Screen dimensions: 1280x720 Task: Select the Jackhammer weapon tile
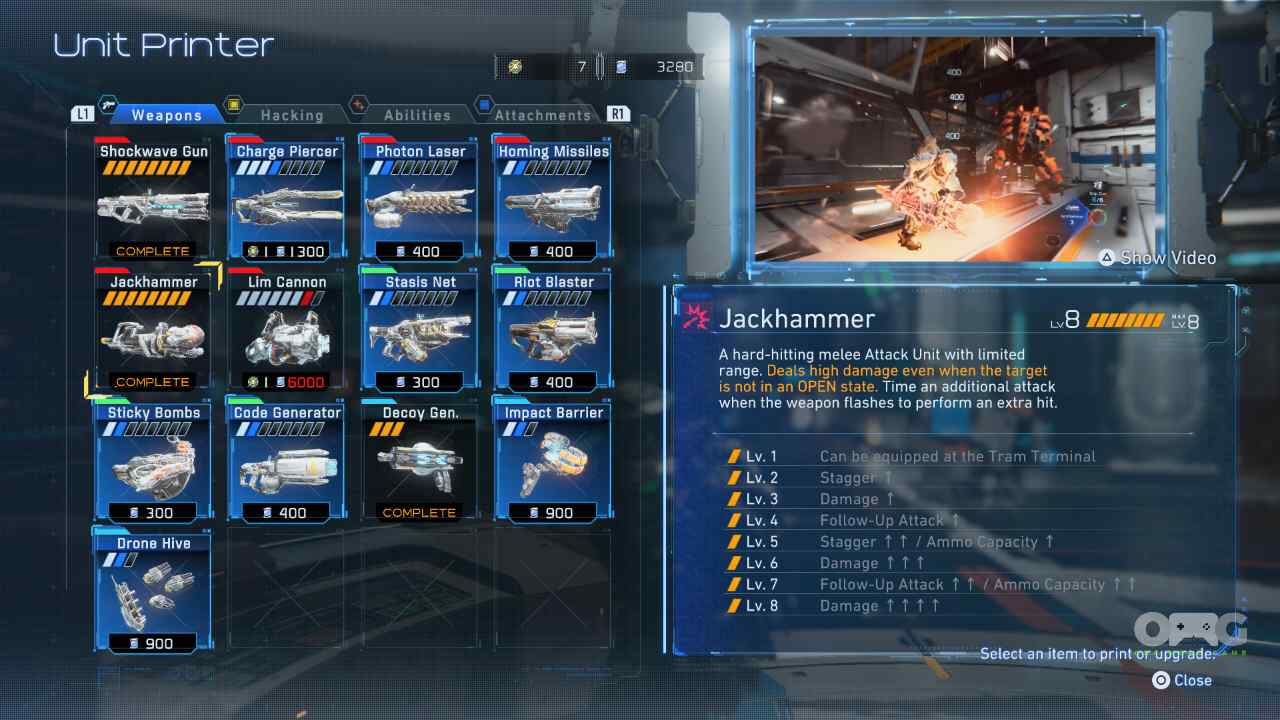153,331
